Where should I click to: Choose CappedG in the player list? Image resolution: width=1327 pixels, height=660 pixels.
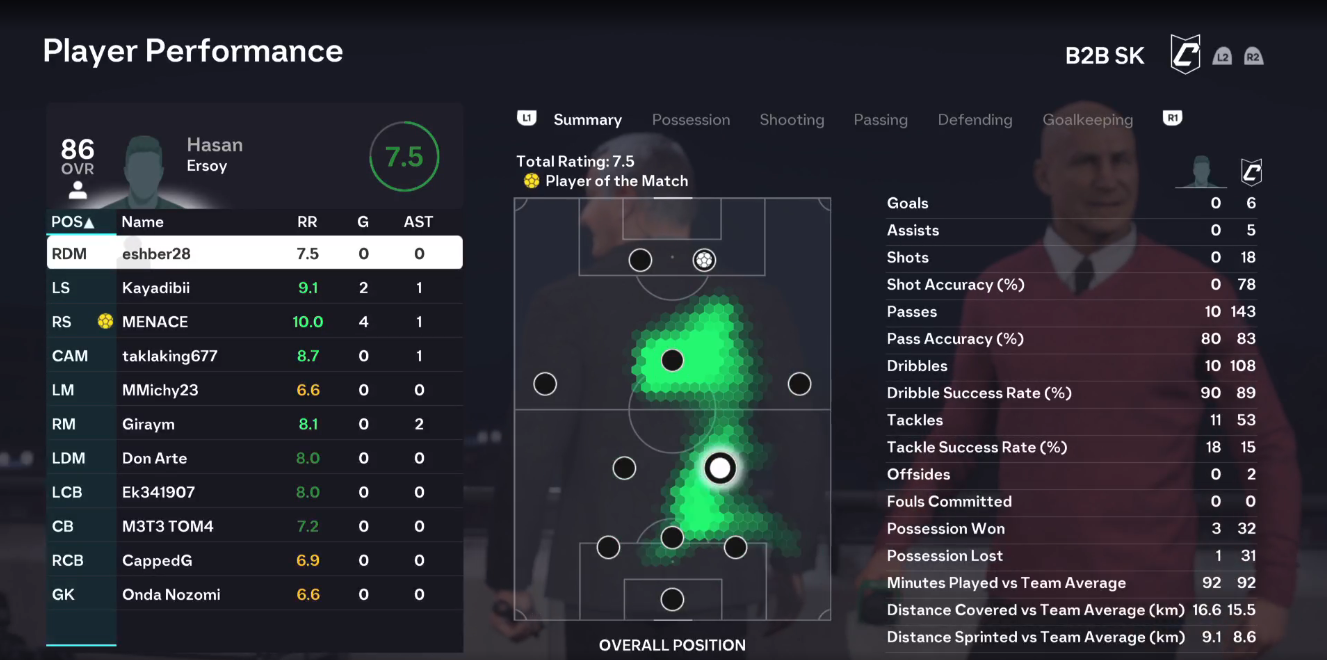pos(255,560)
